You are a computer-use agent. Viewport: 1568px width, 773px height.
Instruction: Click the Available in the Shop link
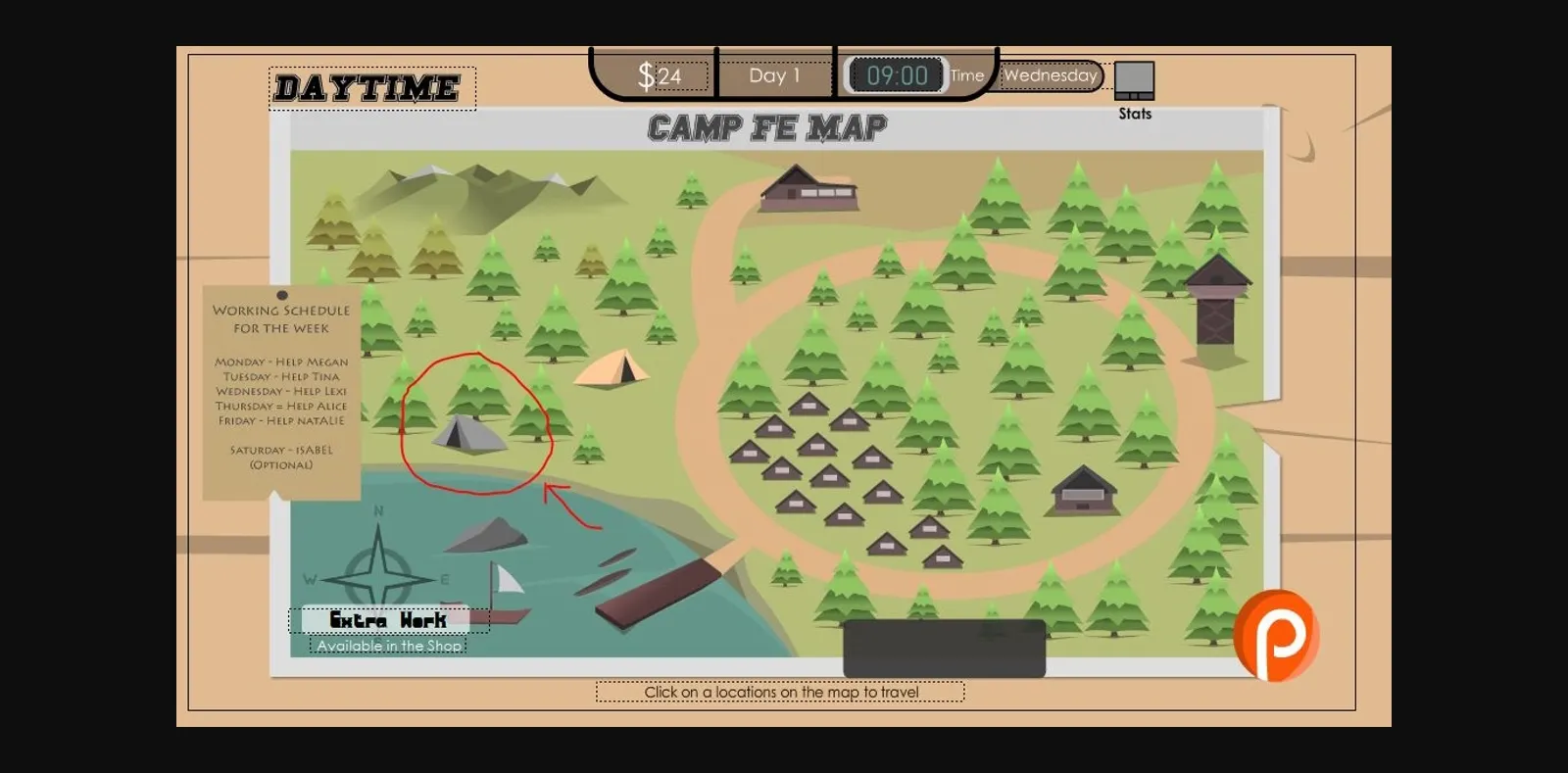[388, 646]
